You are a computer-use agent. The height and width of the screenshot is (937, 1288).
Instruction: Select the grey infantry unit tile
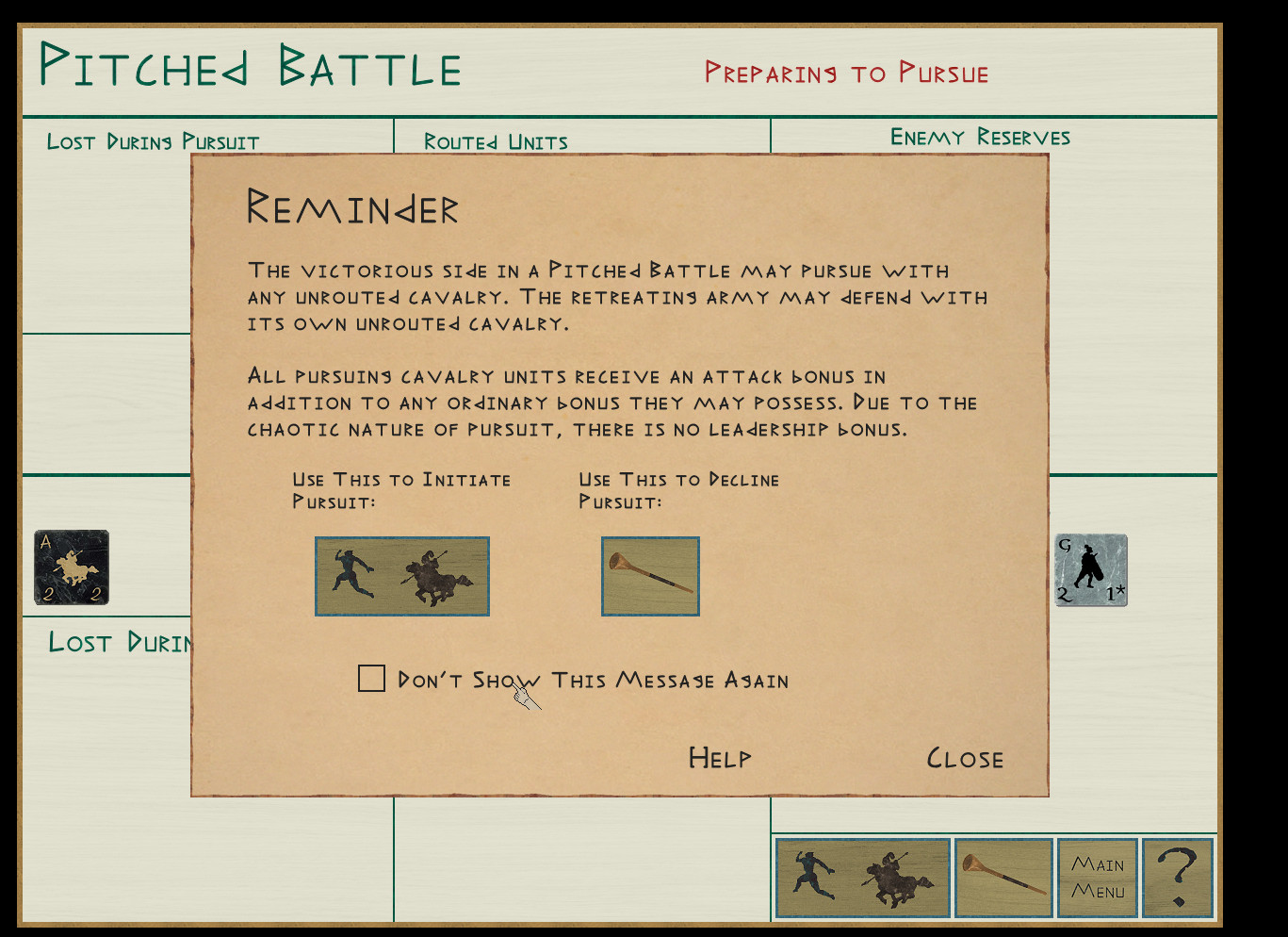[x=1091, y=570]
